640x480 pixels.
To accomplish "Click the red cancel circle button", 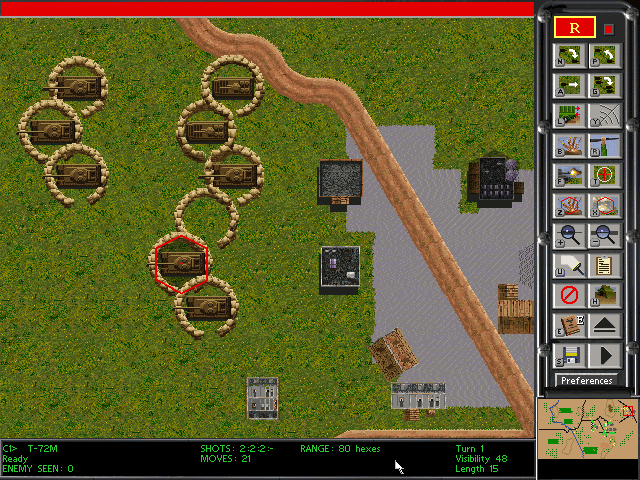I will tap(568, 296).
